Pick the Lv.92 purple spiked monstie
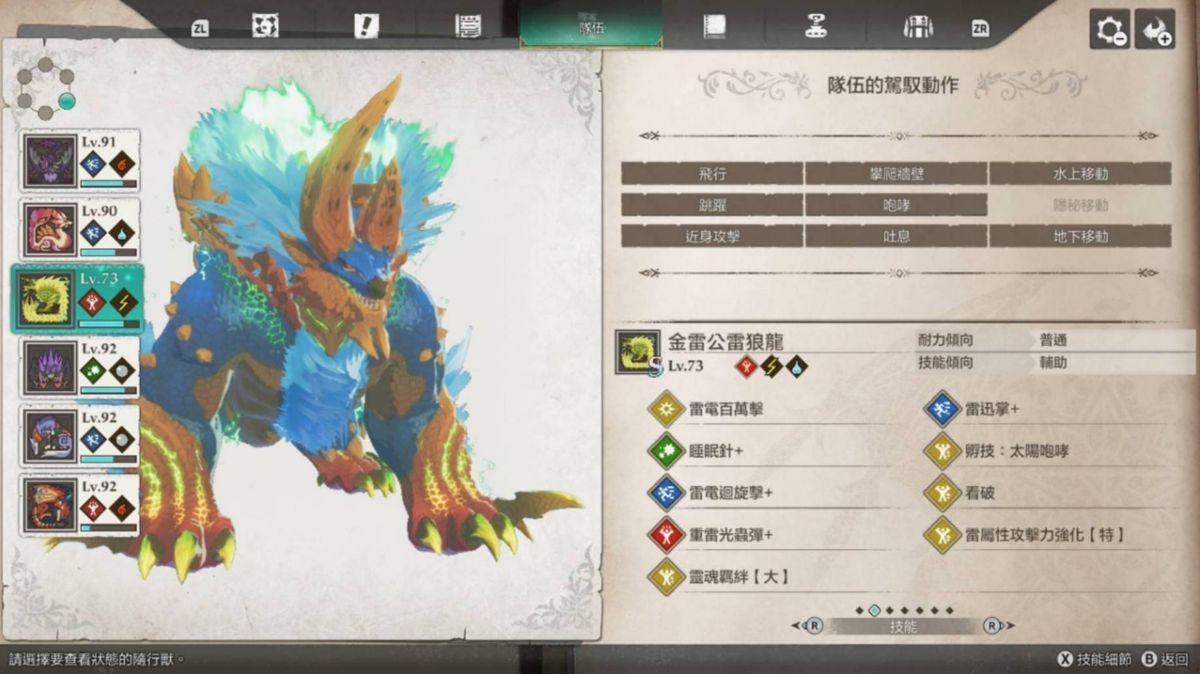The height and width of the screenshot is (674, 1200). pyautogui.click(x=80, y=367)
